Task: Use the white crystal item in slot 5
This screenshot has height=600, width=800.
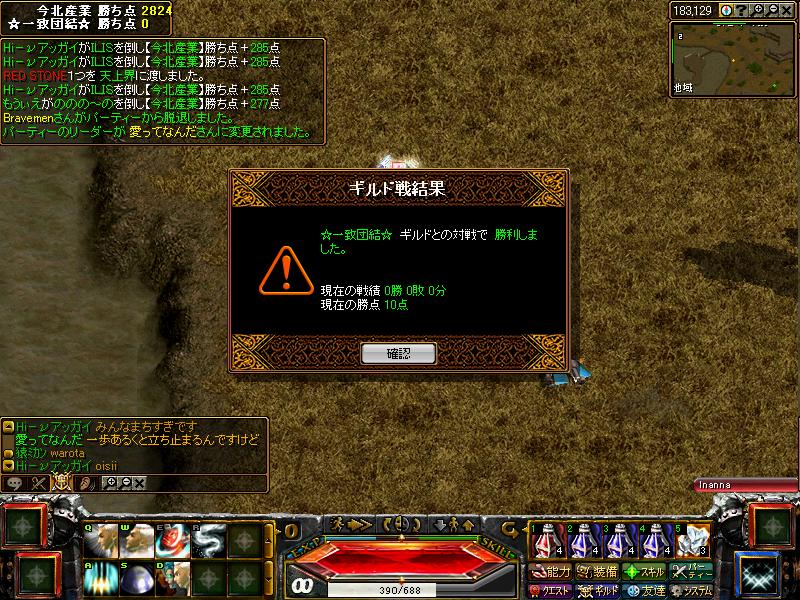Action: click(689, 541)
